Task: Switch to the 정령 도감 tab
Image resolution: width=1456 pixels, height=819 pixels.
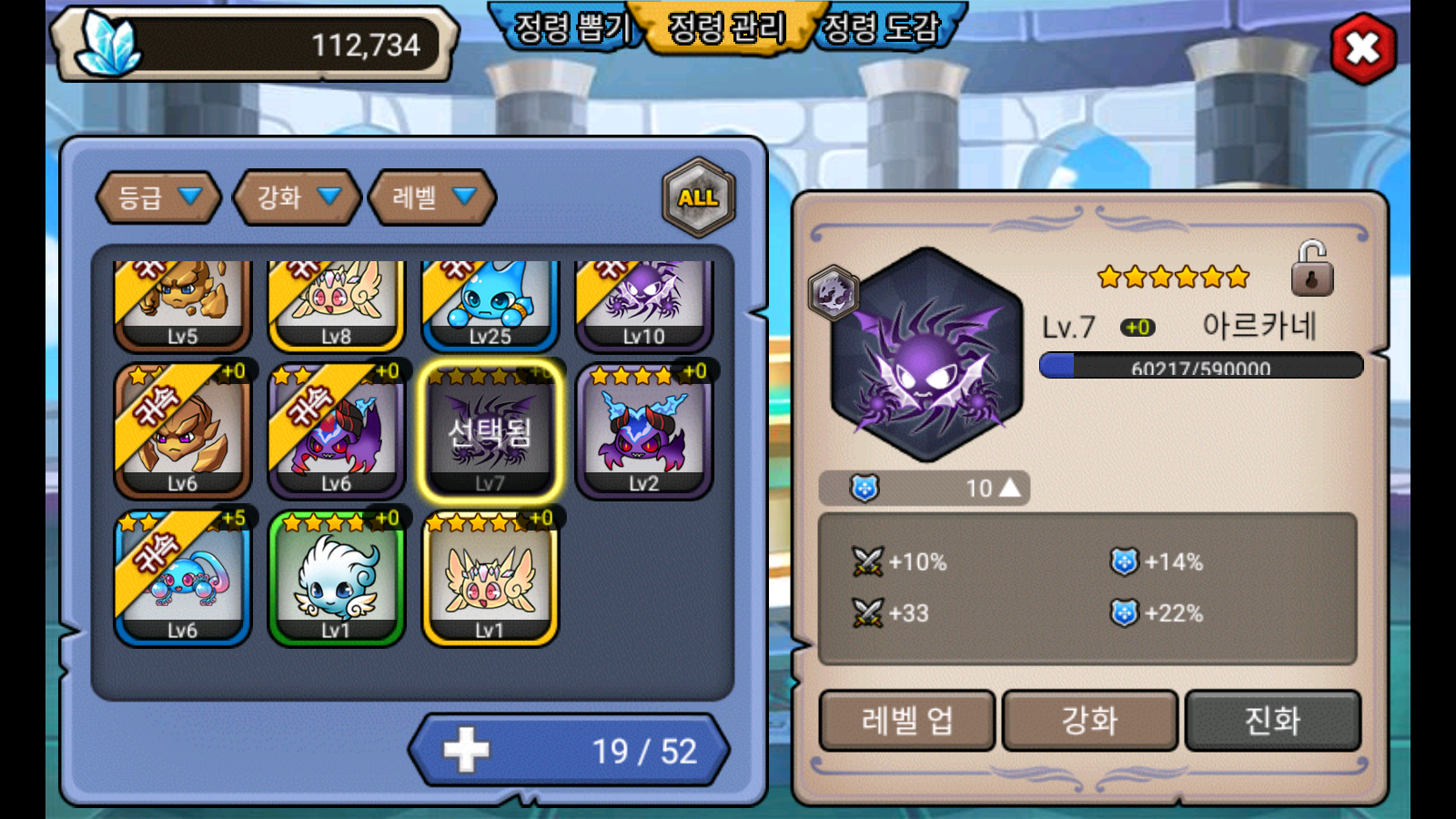Action: click(x=881, y=27)
